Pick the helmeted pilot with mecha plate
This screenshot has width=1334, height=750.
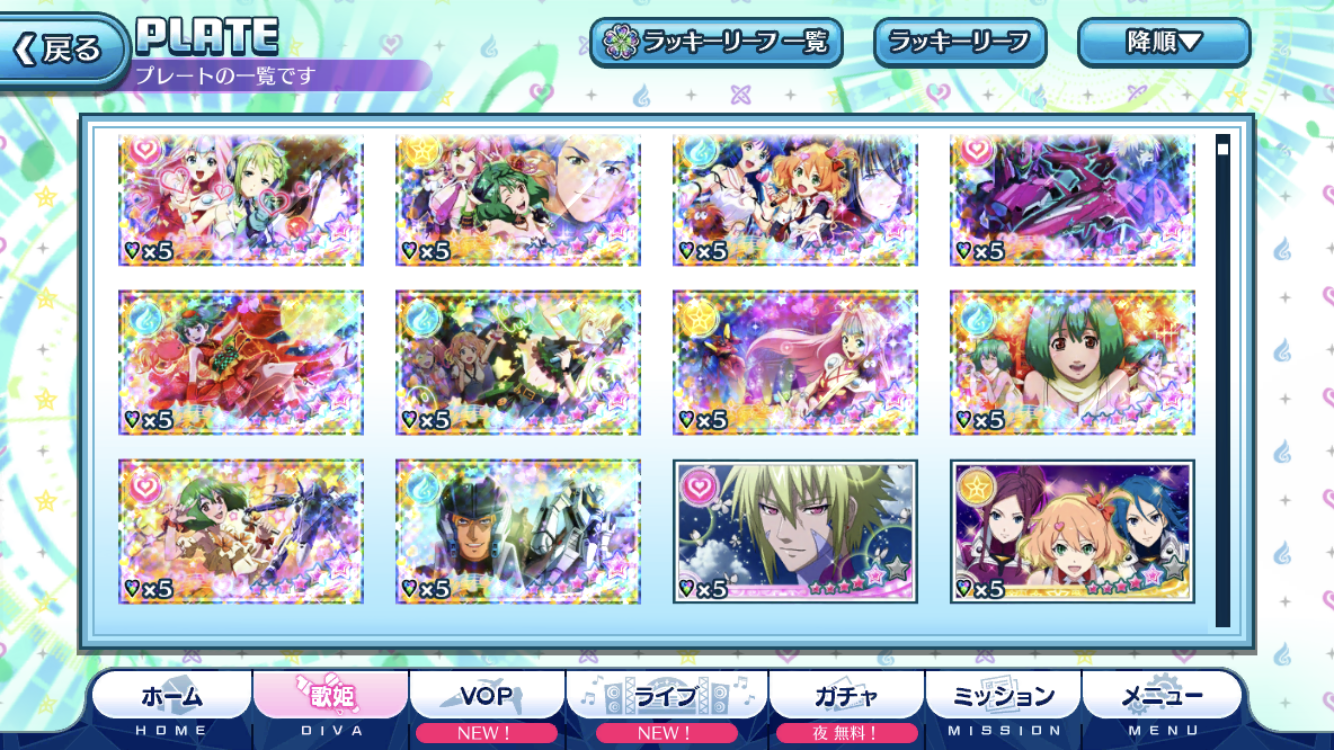(518, 532)
